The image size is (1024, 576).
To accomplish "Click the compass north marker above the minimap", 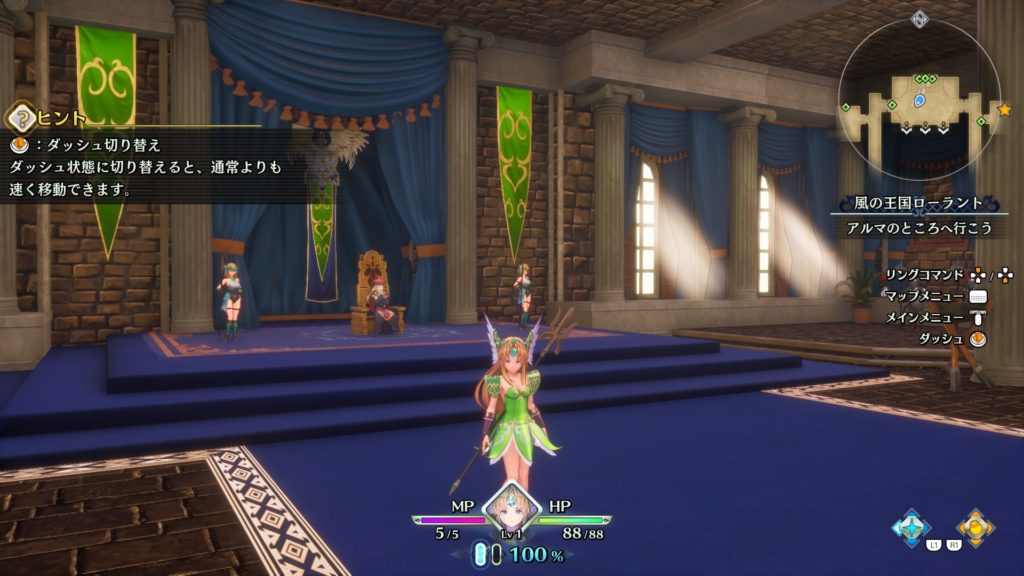I will tap(920, 19).
